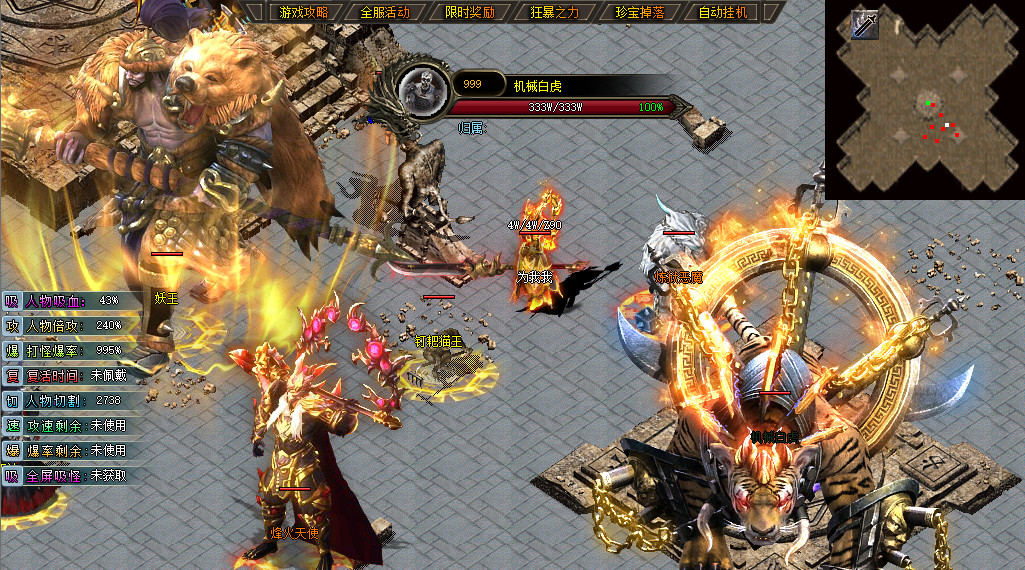Click the 攻速剩余 attack speed row
The width and height of the screenshot is (1025, 570).
pyautogui.click(x=70, y=426)
